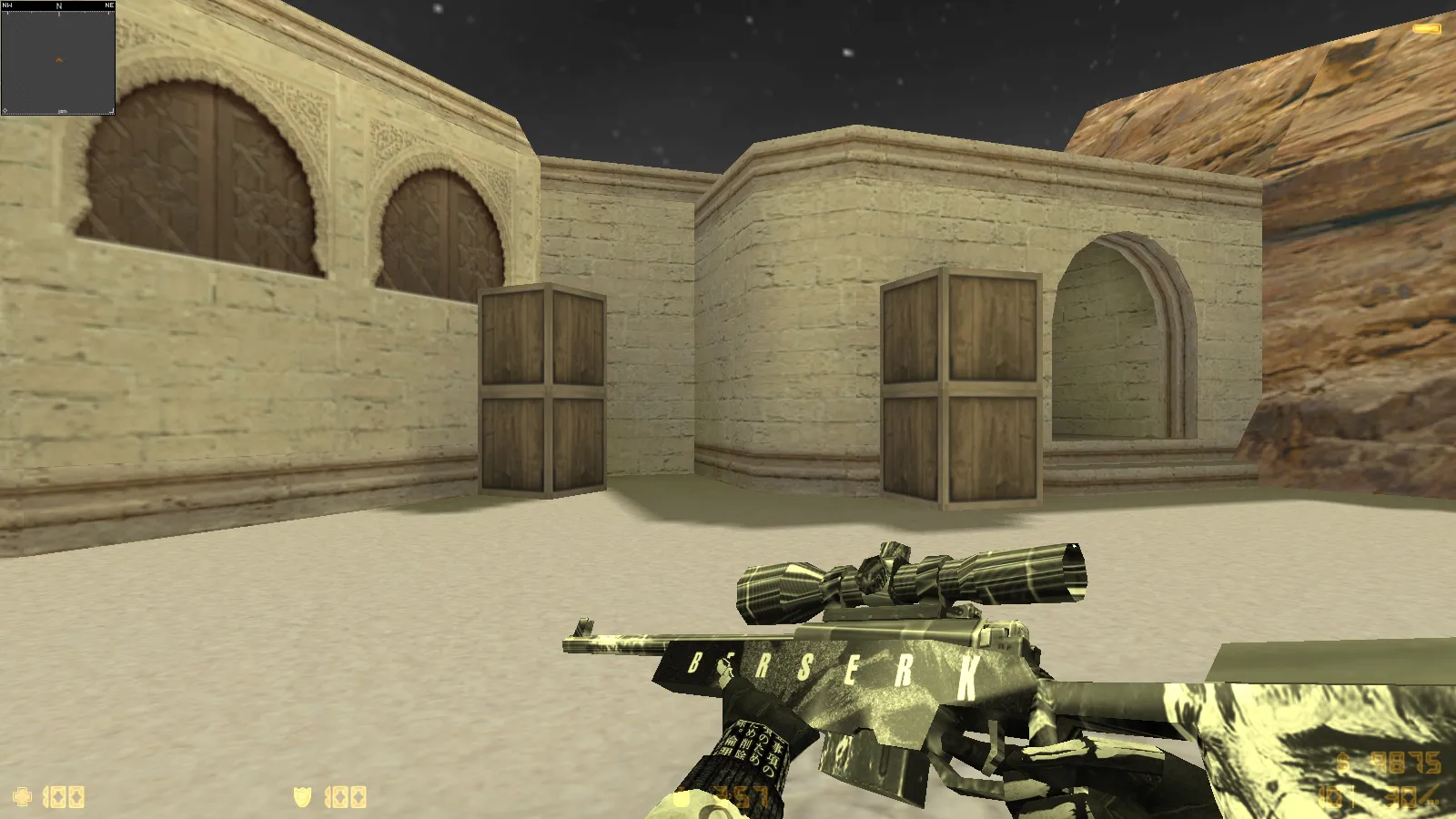Click the diamond card icon beside the health value

coord(57,796)
